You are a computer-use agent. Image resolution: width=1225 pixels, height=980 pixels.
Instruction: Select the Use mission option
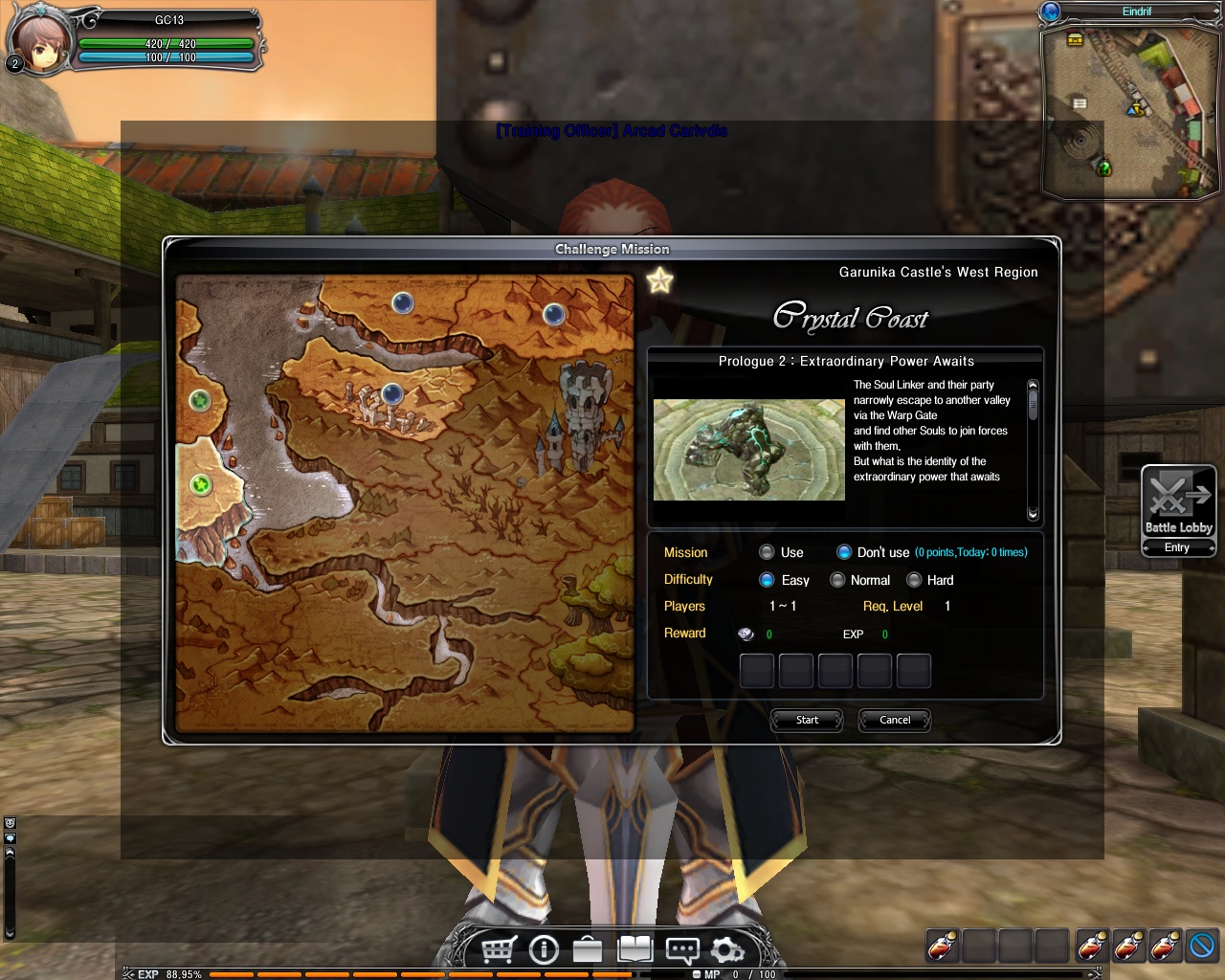(767, 552)
